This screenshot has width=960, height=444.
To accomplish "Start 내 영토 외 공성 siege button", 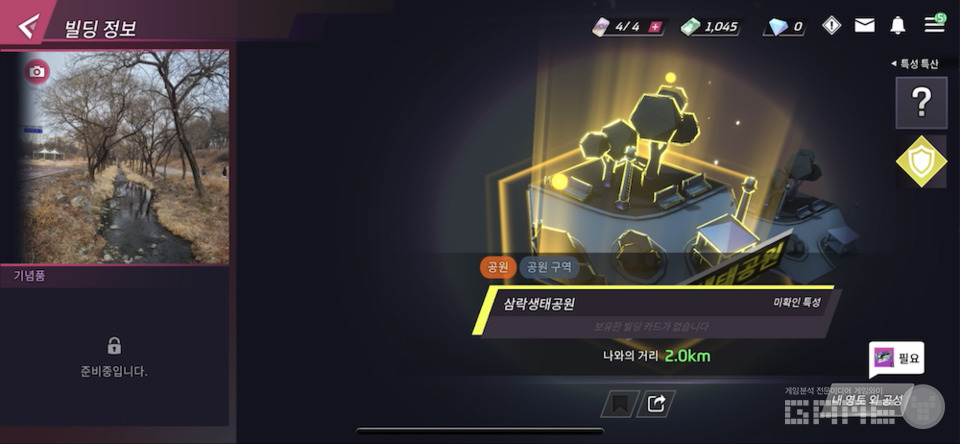I will pos(868,400).
